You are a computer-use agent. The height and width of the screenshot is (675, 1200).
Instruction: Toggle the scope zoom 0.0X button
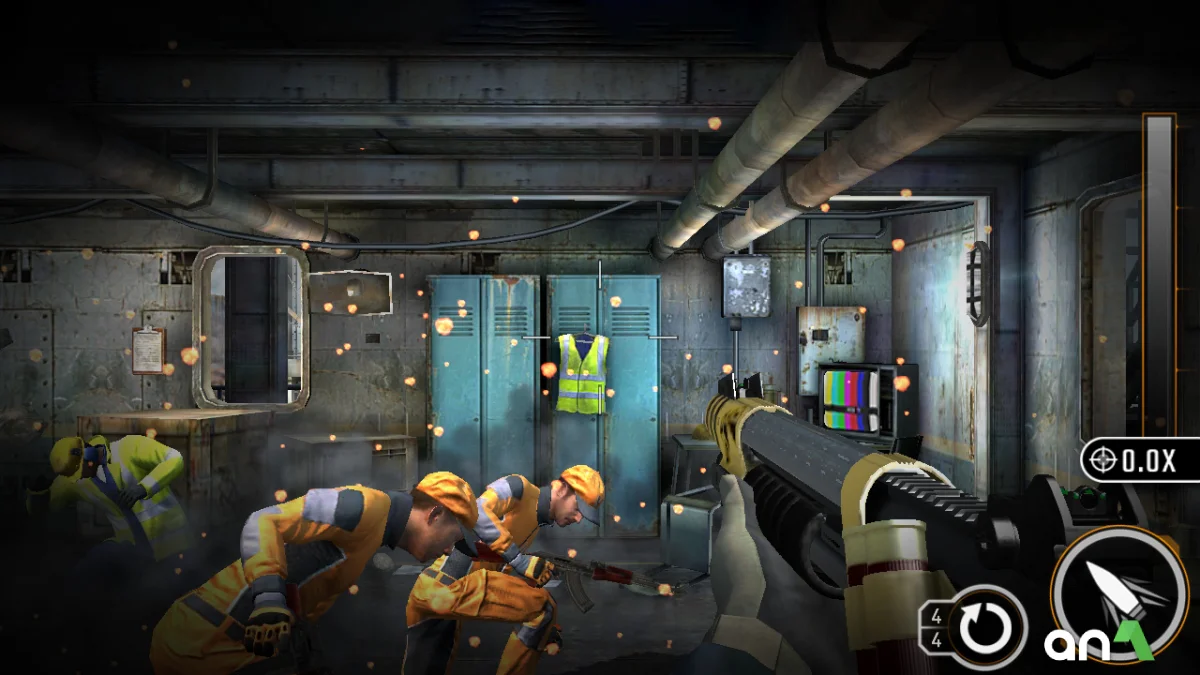[1140, 460]
